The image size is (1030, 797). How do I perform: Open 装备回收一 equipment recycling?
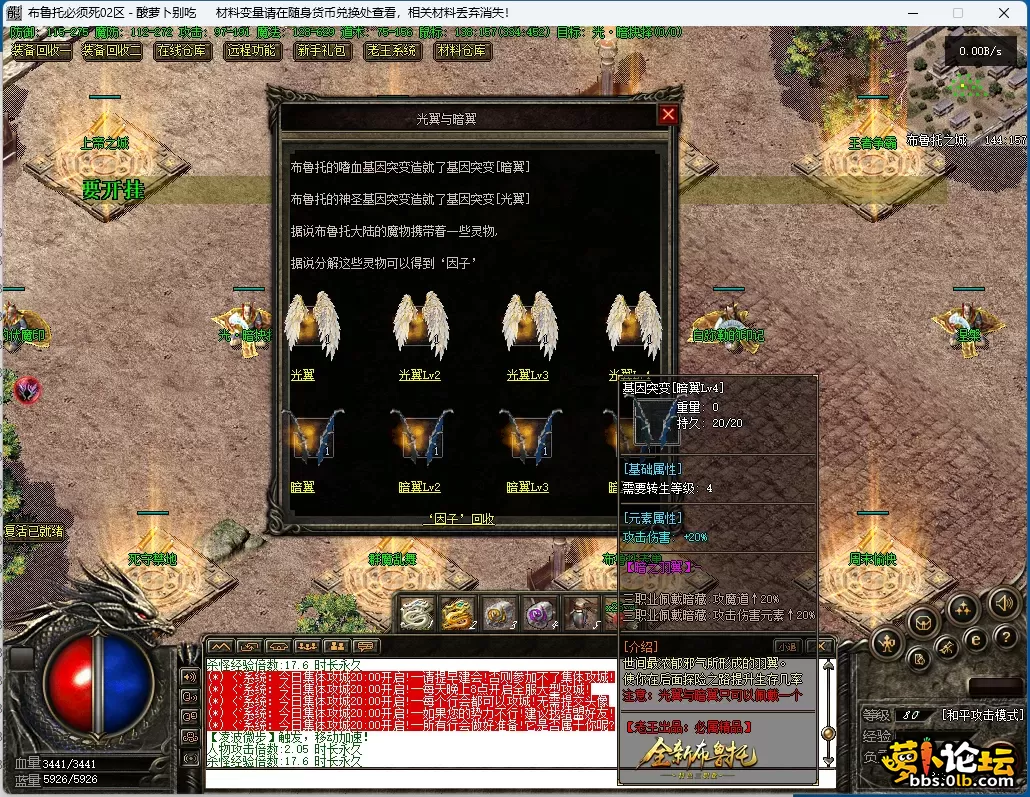click(41, 50)
